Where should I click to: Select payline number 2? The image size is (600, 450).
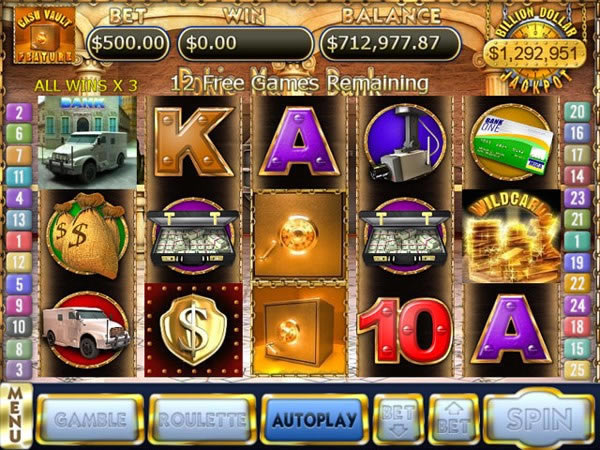[x=17, y=111]
